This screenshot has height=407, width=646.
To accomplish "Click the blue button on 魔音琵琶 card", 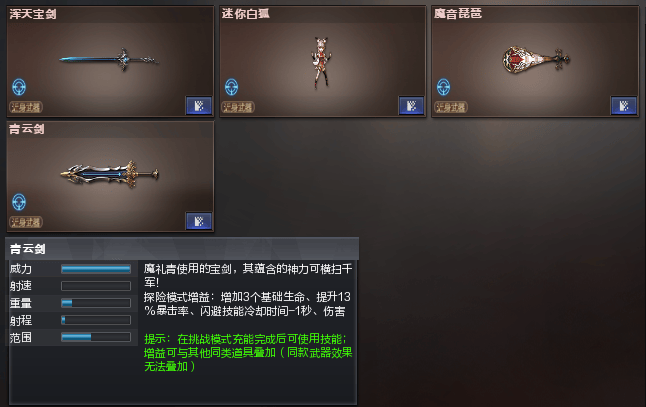I will click(622, 106).
